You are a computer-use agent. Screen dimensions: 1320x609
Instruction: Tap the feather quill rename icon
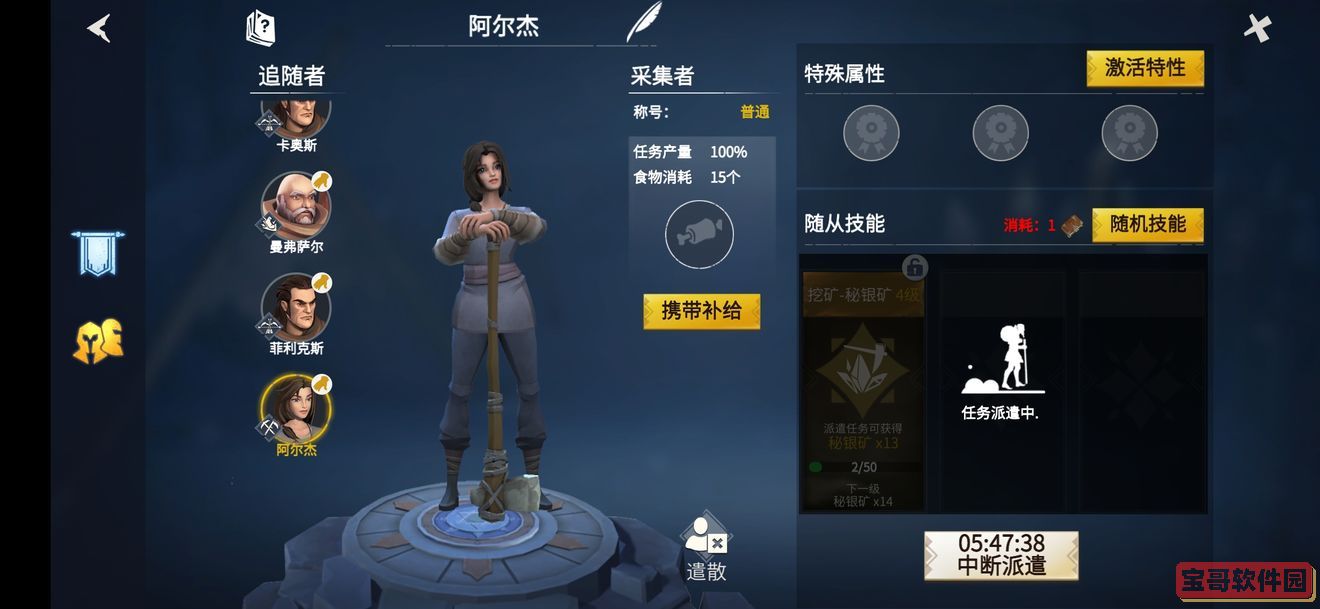pyautogui.click(x=643, y=23)
